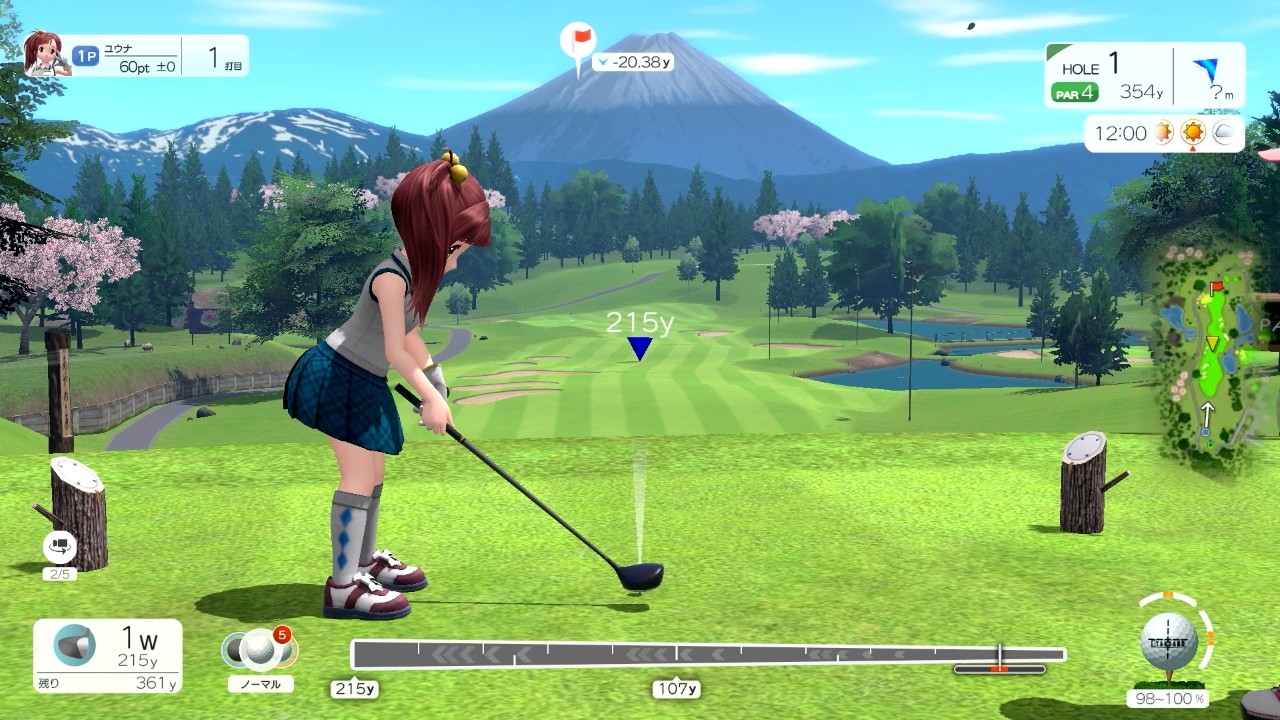
Task: Select the bright sun weather icon
Action: coord(1195,132)
